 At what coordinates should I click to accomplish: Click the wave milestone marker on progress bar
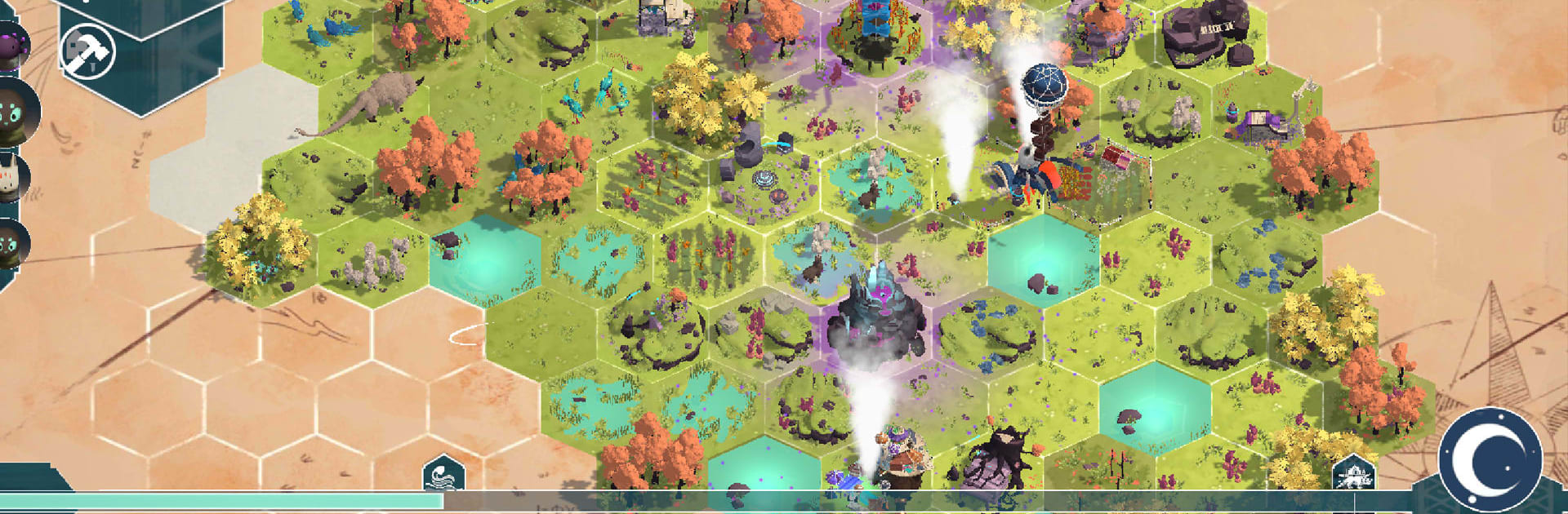(x=443, y=474)
